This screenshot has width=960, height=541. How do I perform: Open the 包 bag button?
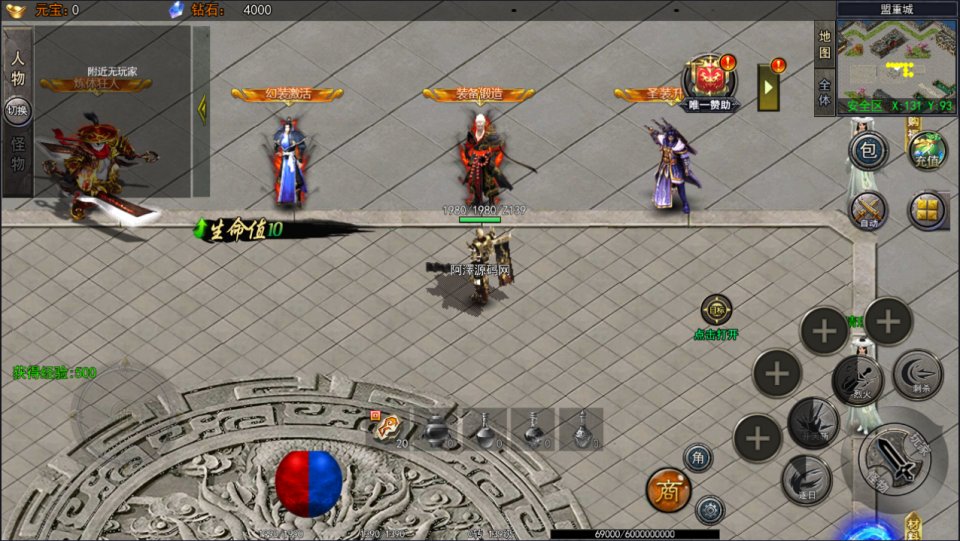click(868, 152)
